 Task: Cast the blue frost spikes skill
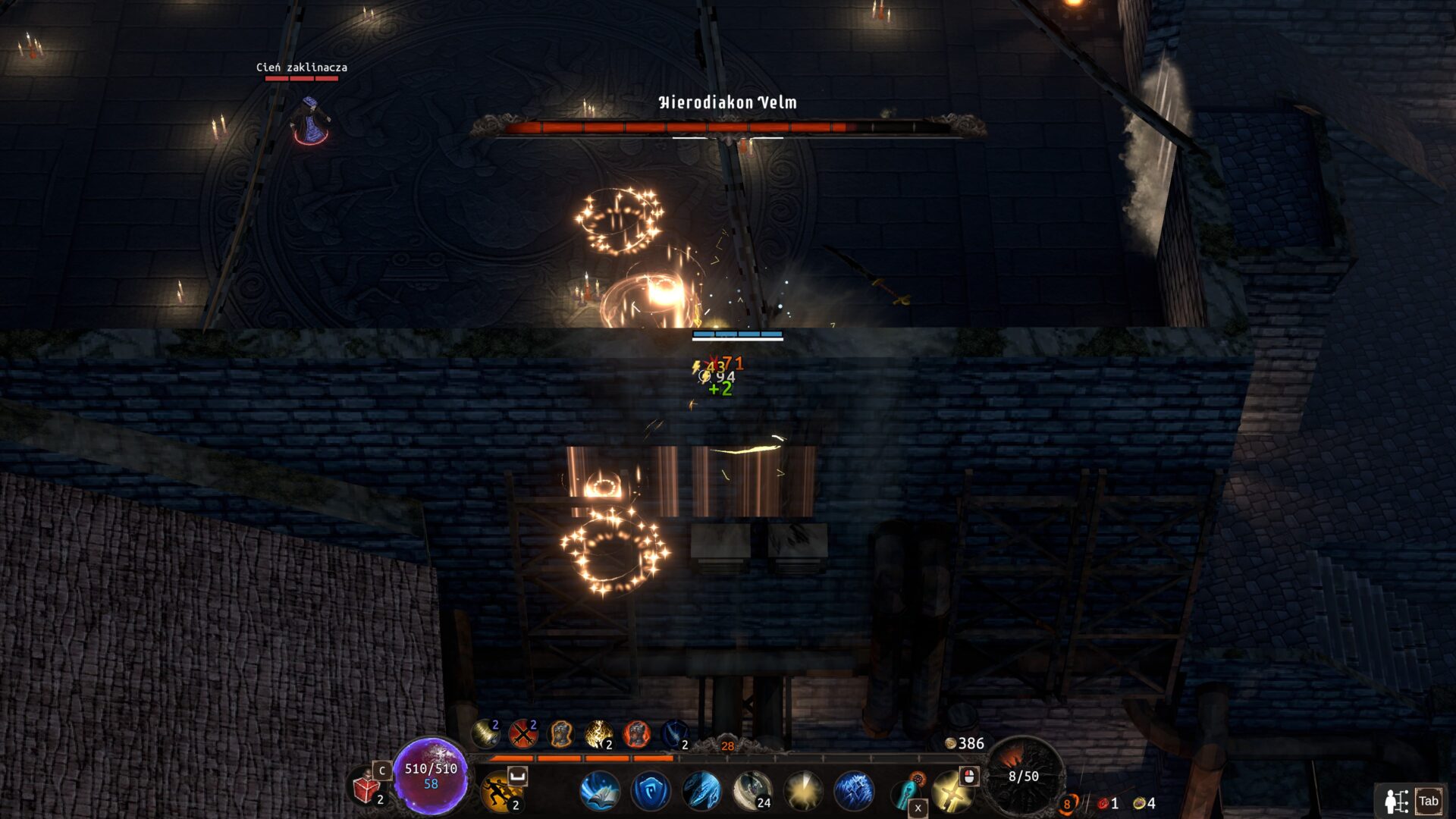click(853, 791)
